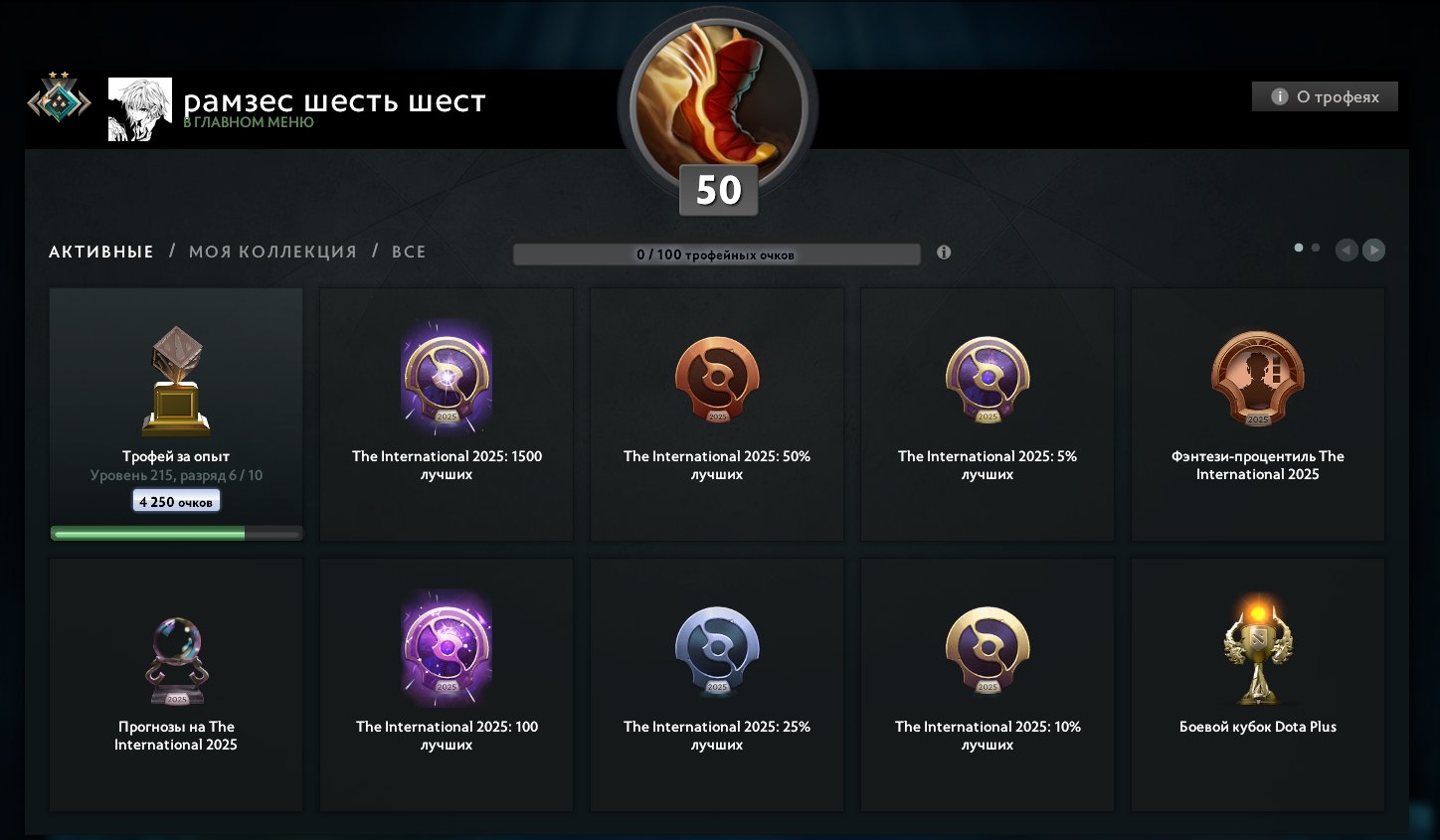Advance to next page with right arrow
The width and height of the screenshot is (1440, 840).
tap(1374, 251)
